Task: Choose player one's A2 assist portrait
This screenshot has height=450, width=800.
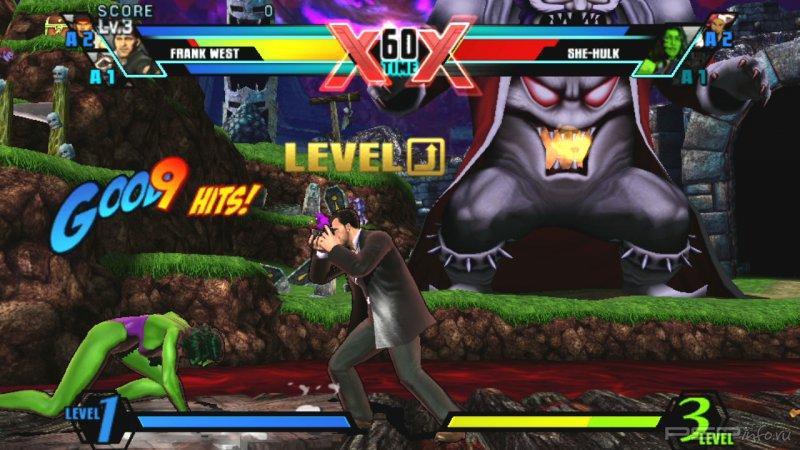Action: click(84, 27)
